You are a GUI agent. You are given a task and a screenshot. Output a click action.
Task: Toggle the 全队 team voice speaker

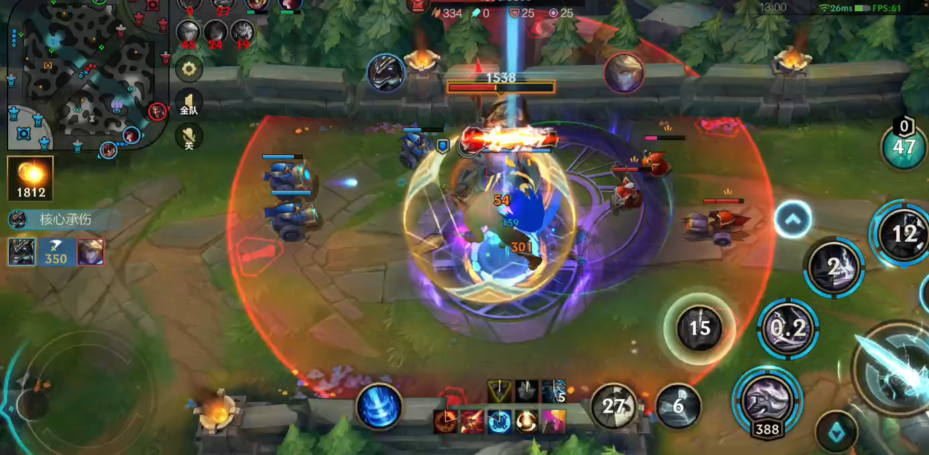(x=188, y=103)
